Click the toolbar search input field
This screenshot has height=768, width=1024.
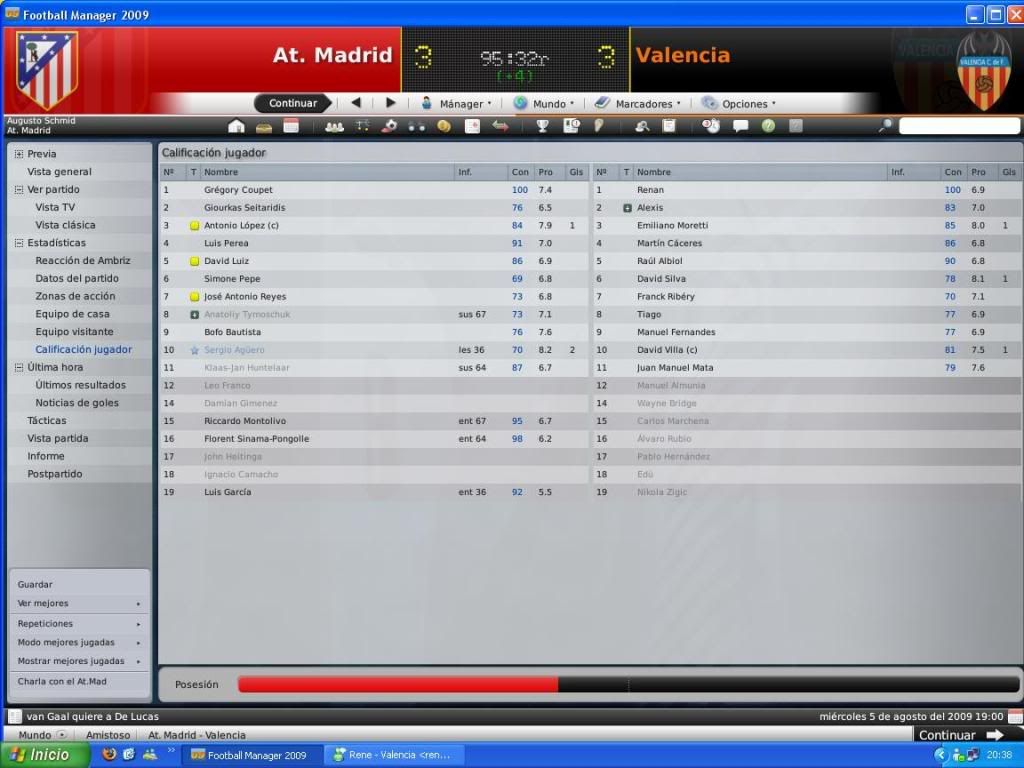pyautogui.click(x=957, y=126)
